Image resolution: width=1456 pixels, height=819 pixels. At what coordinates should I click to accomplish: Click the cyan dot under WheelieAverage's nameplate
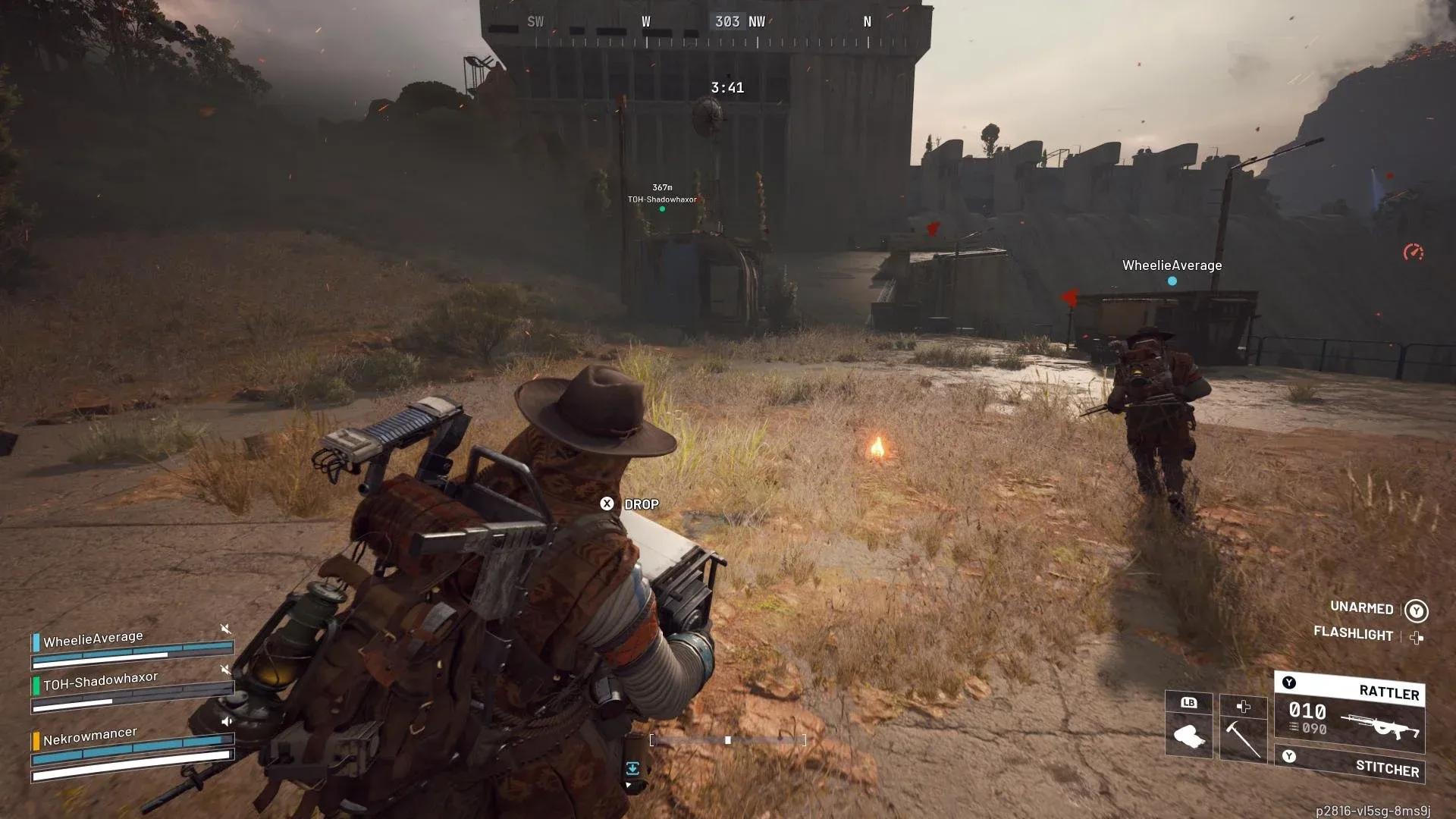[1171, 279]
